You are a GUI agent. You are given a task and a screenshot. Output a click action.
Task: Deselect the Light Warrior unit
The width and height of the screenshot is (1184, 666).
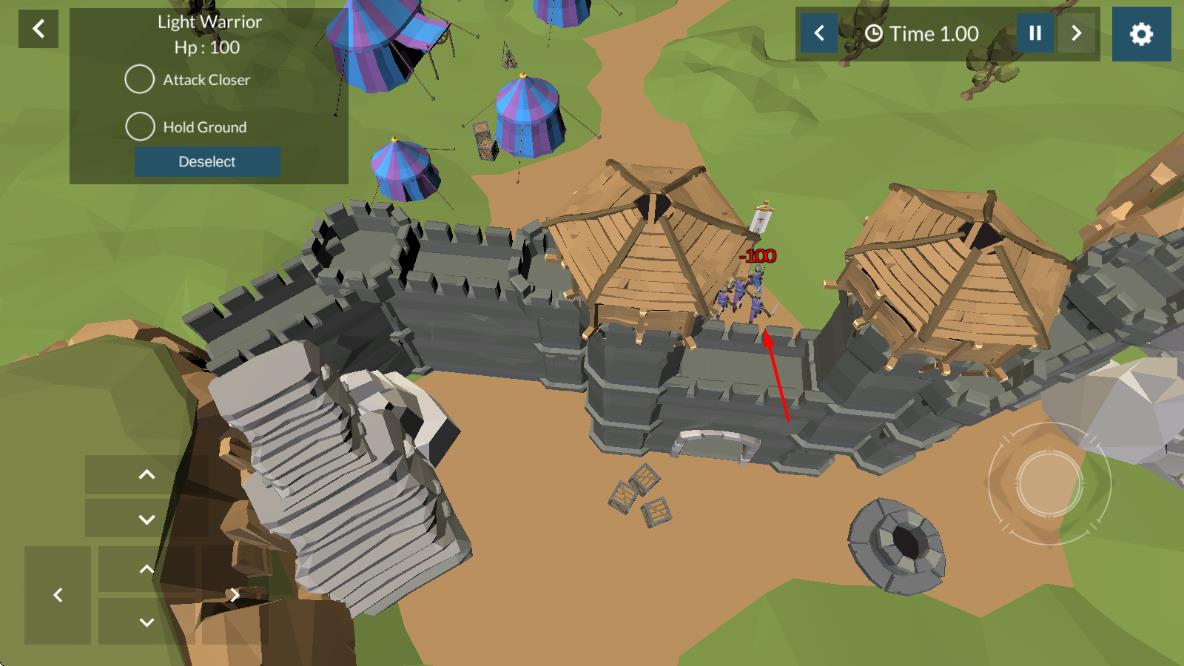207,162
